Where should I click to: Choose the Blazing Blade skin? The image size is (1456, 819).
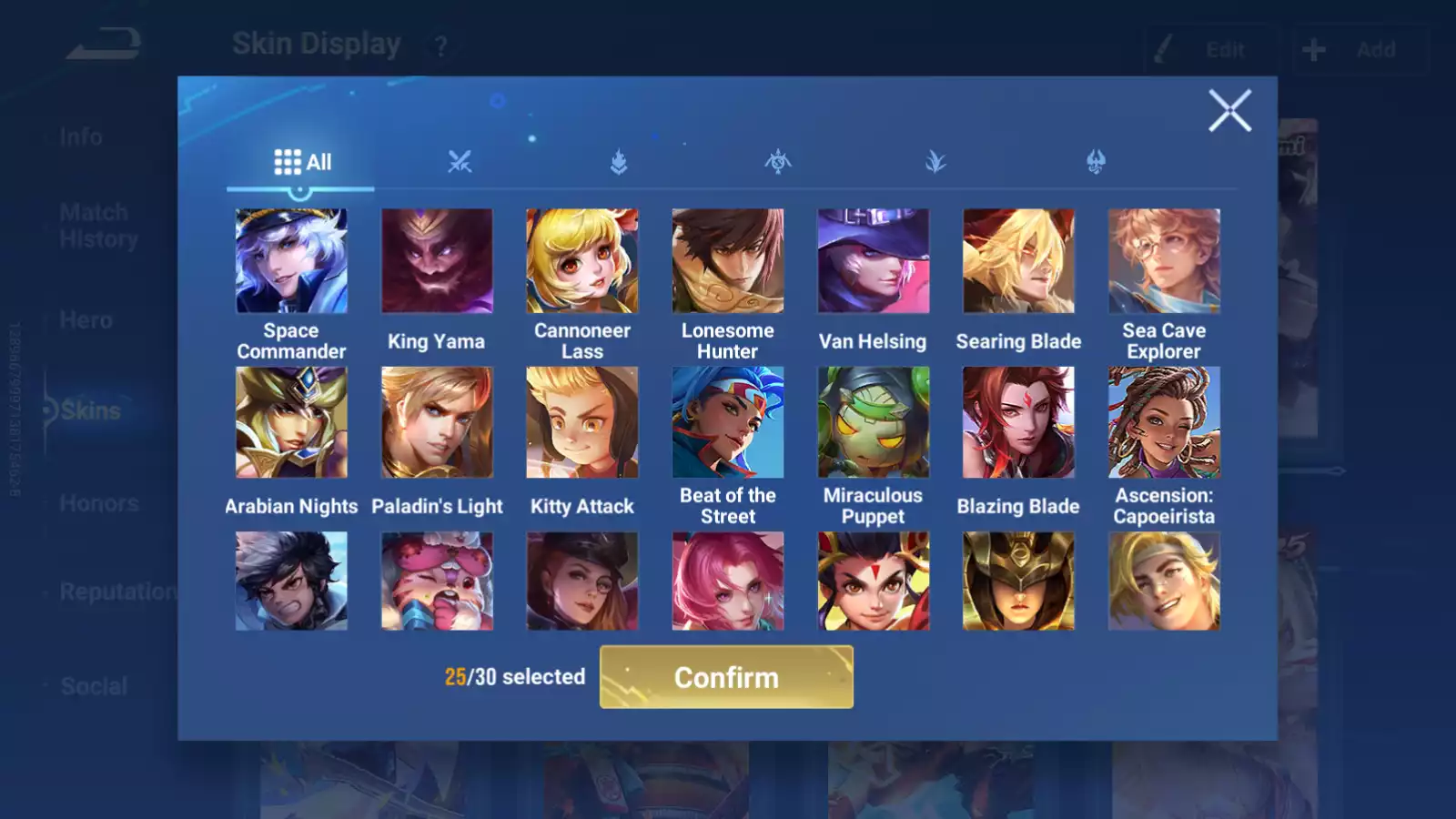point(1018,422)
